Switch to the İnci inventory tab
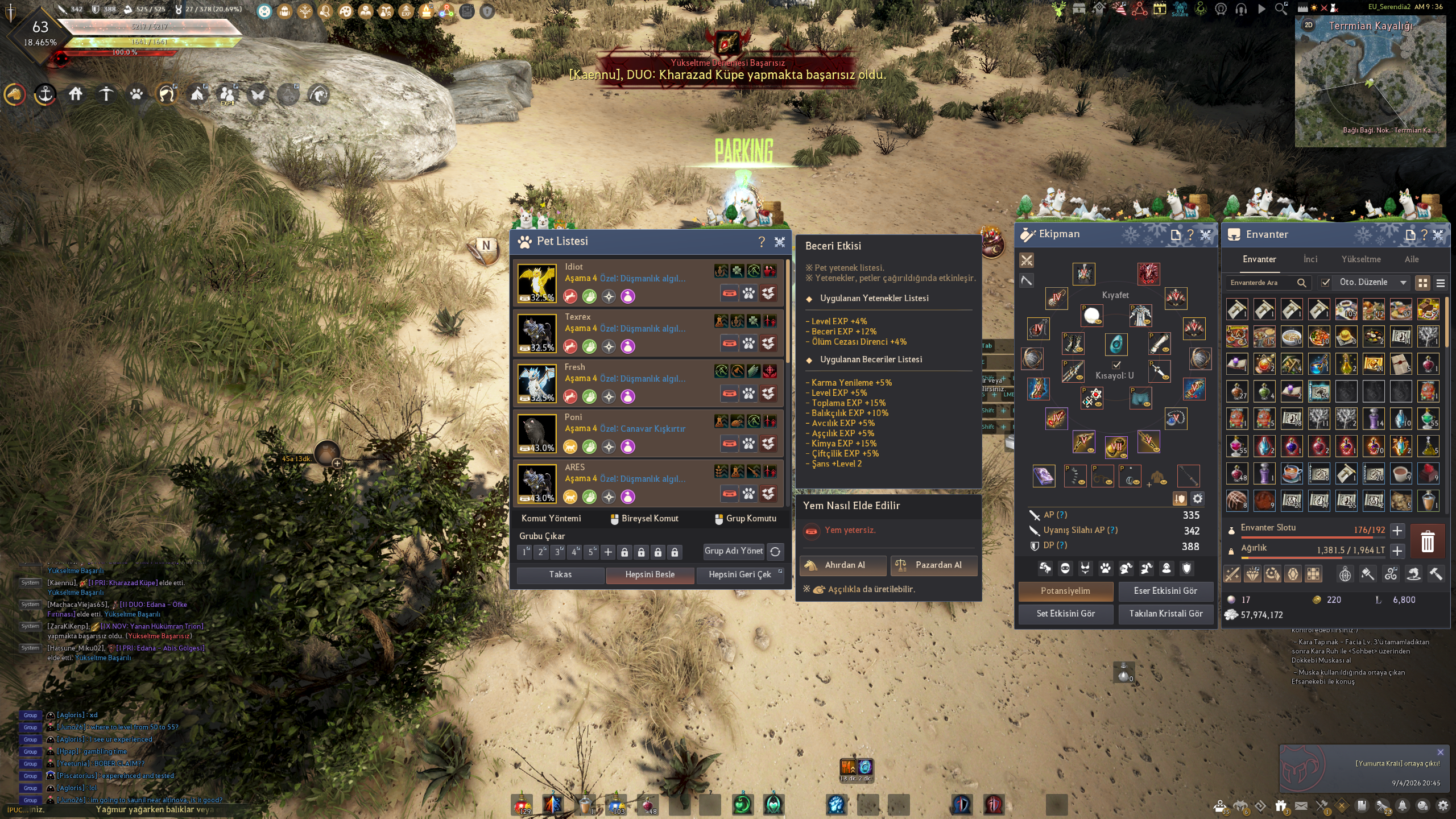 click(1310, 259)
